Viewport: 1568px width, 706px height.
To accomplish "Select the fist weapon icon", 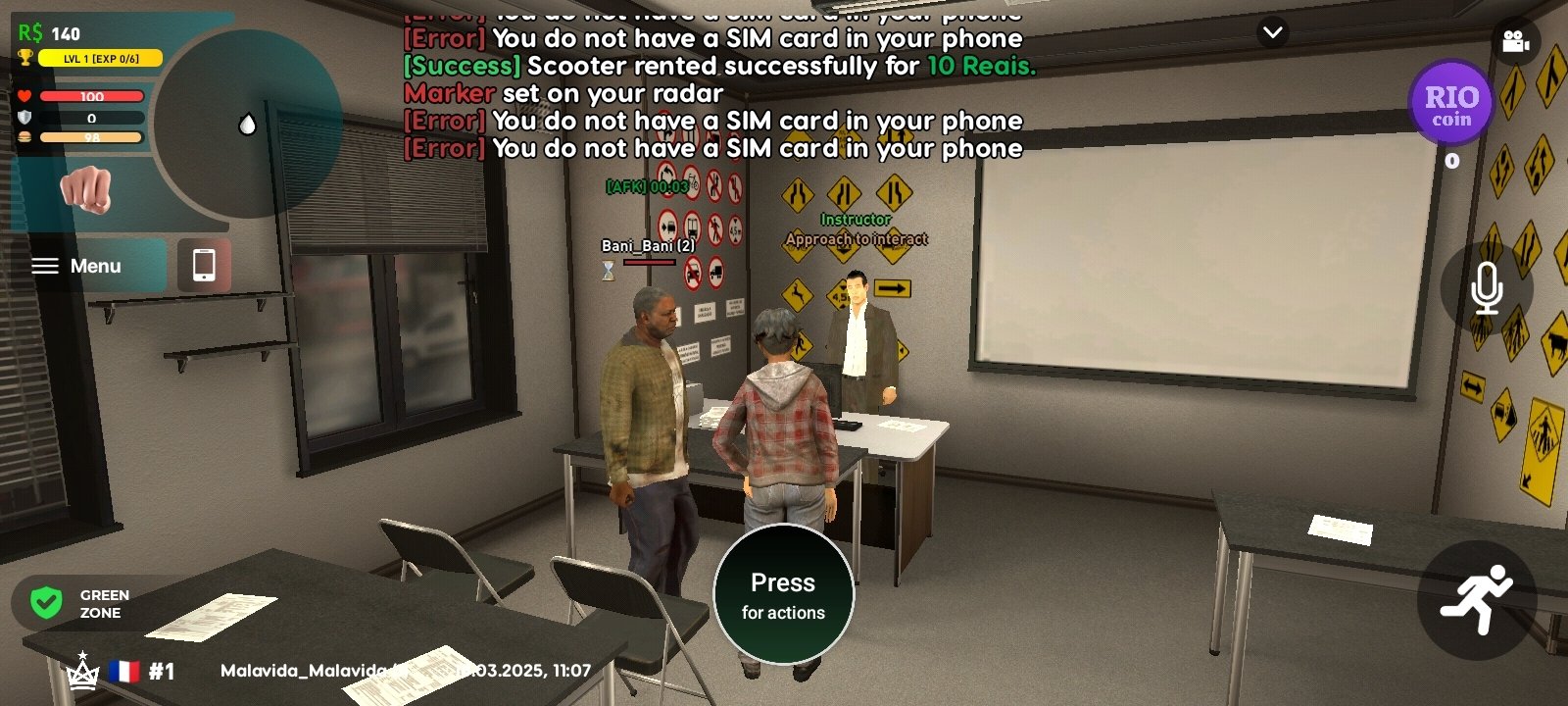I will click(86, 188).
